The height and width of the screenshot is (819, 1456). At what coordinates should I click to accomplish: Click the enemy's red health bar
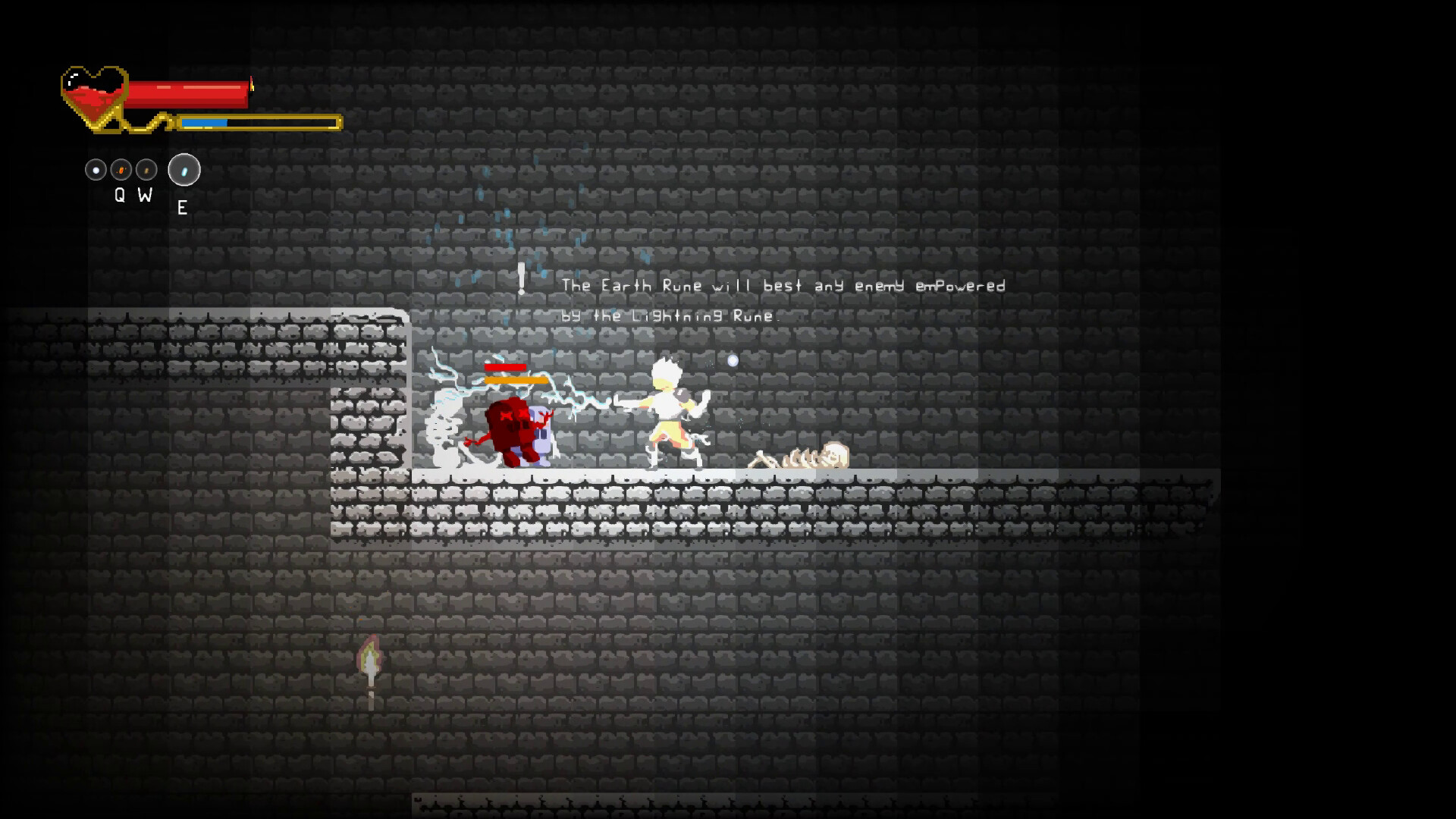coord(504,368)
